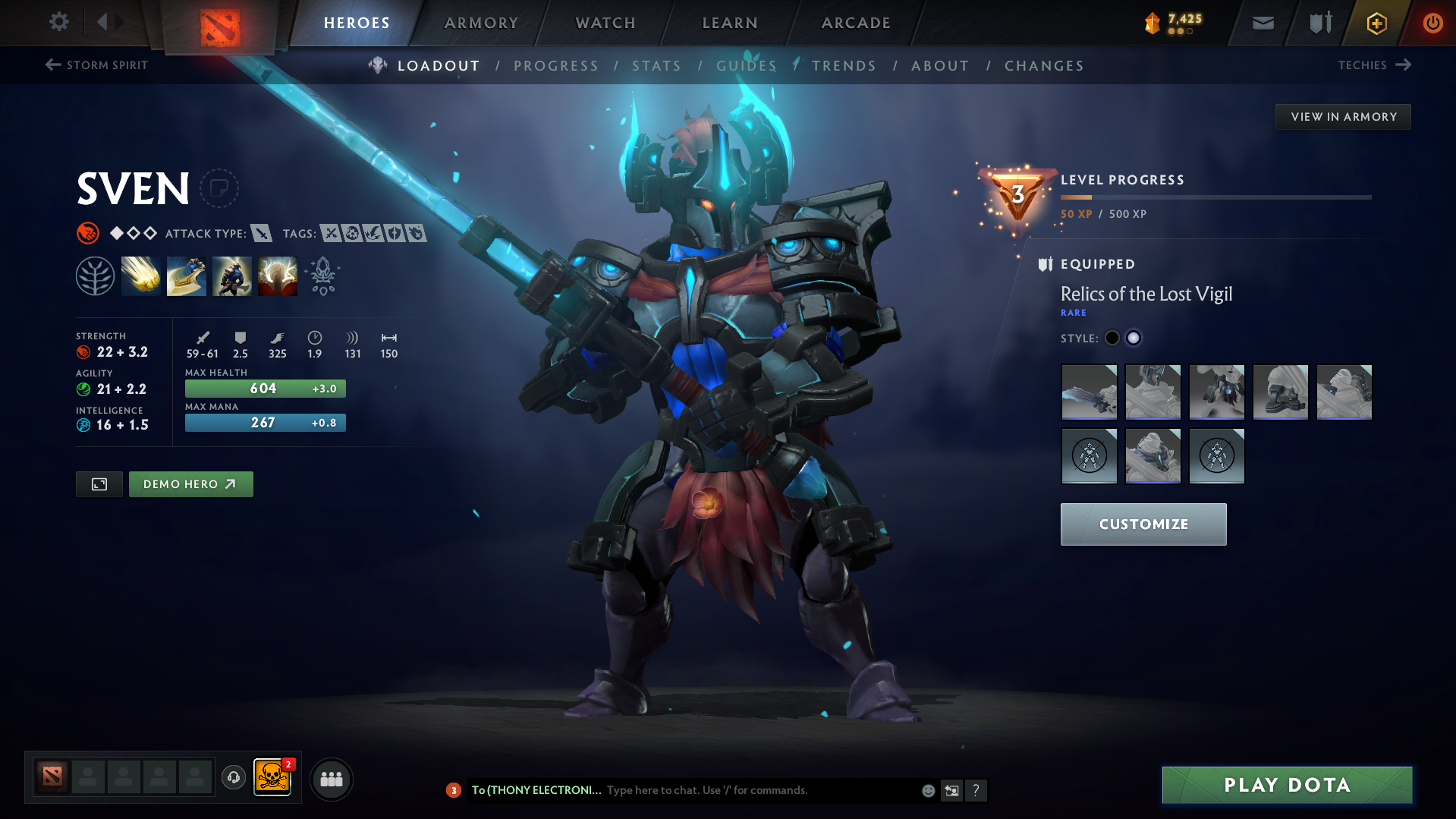Toggle the fullscreen hero view icon

point(99,484)
